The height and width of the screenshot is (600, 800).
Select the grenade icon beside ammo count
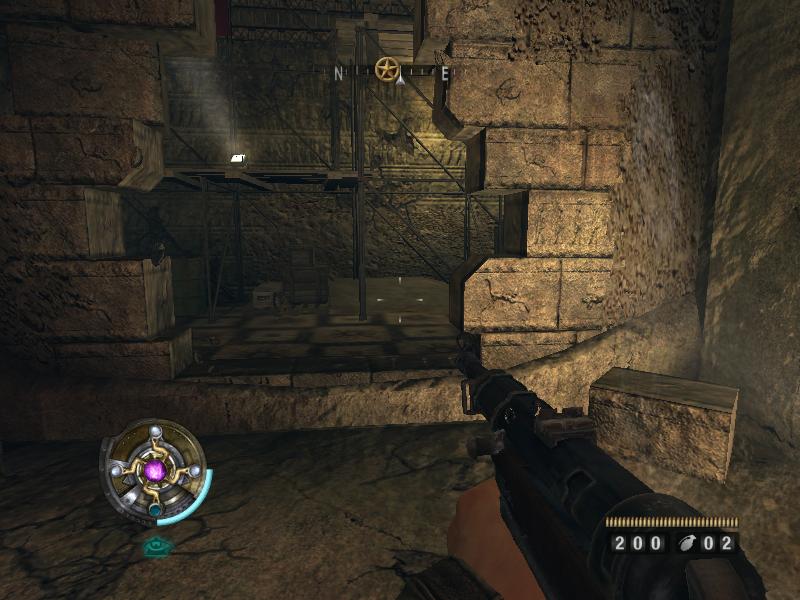(685, 544)
